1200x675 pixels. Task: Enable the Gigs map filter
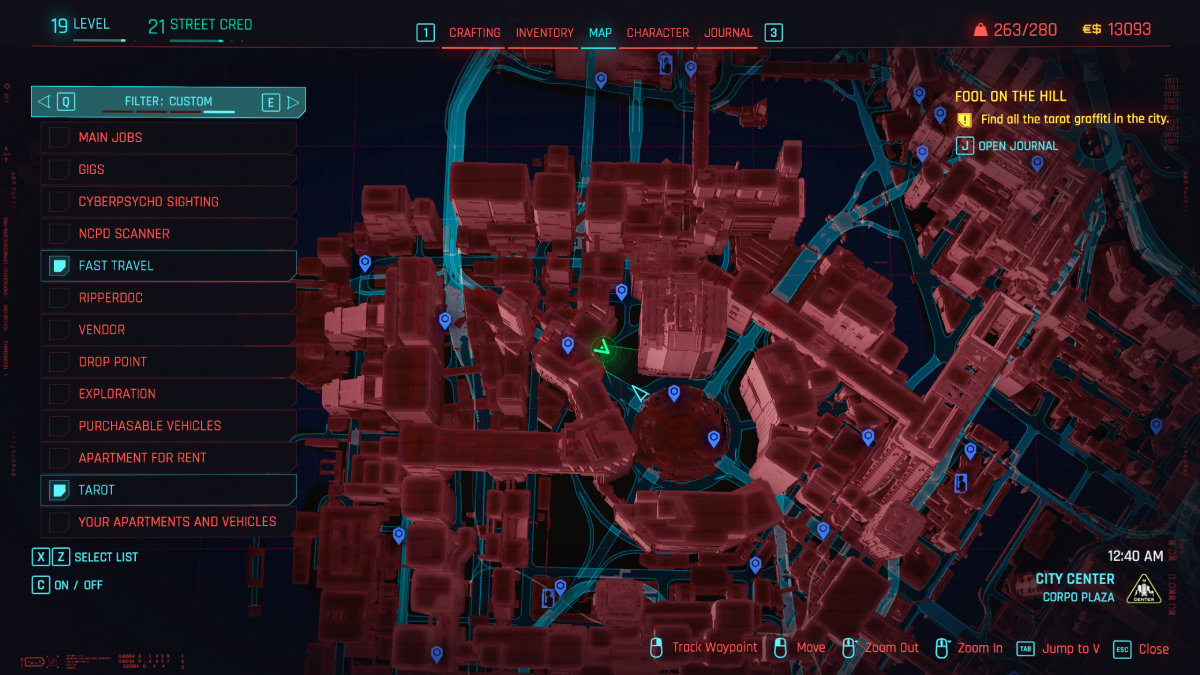click(x=168, y=169)
